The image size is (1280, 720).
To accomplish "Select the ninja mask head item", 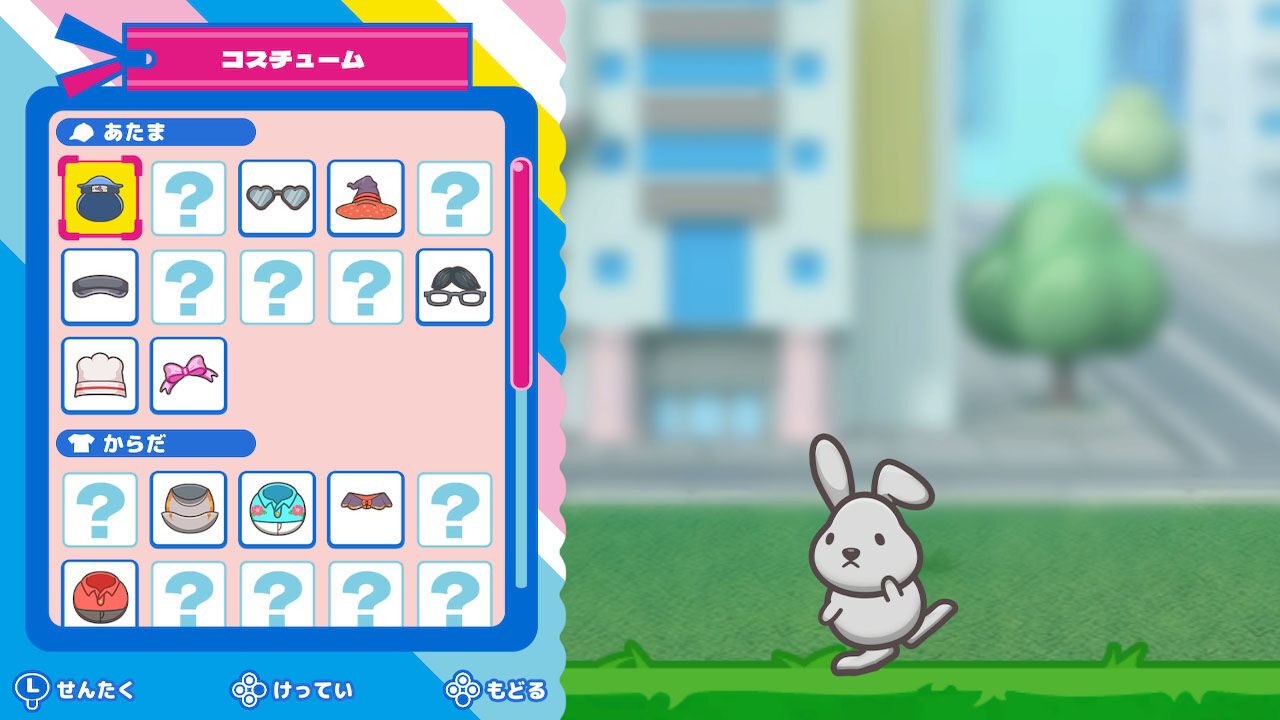I will (x=99, y=198).
